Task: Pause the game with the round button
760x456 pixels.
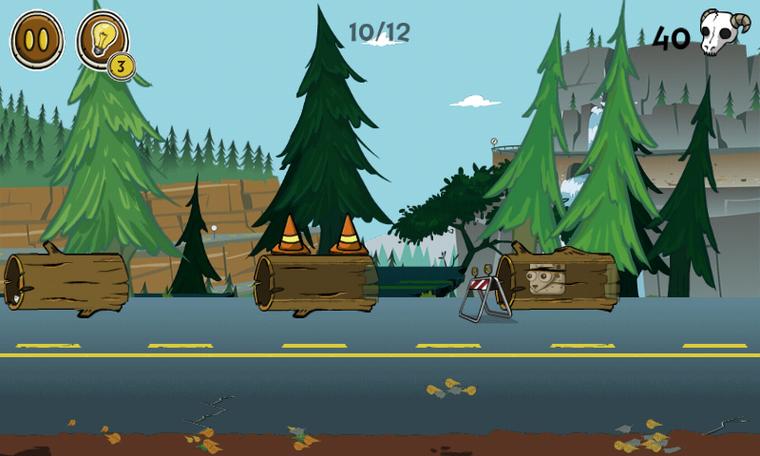Action: pos(37,40)
